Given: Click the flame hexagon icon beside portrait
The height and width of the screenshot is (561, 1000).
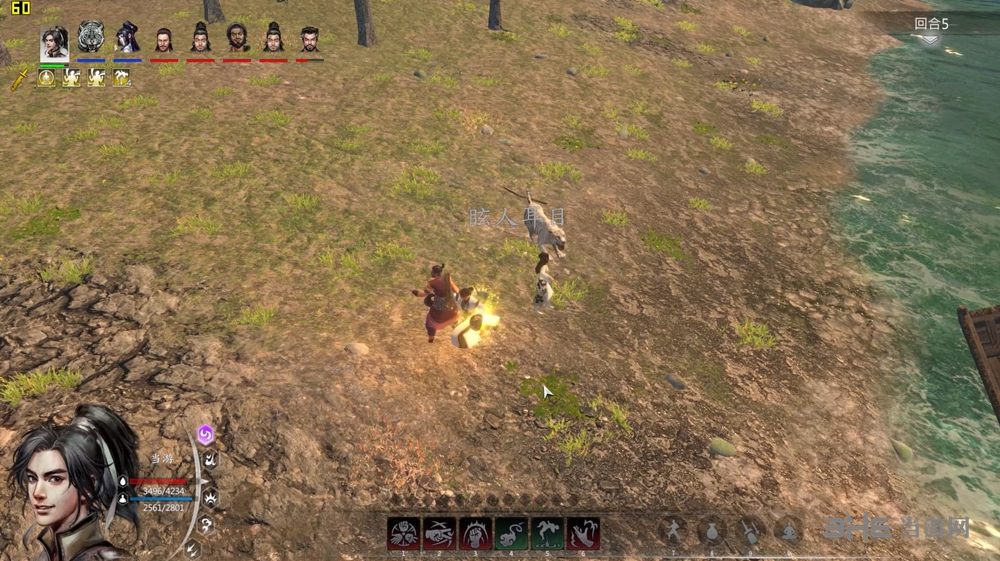Looking at the screenshot, I should pyautogui.click(x=211, y=460).
